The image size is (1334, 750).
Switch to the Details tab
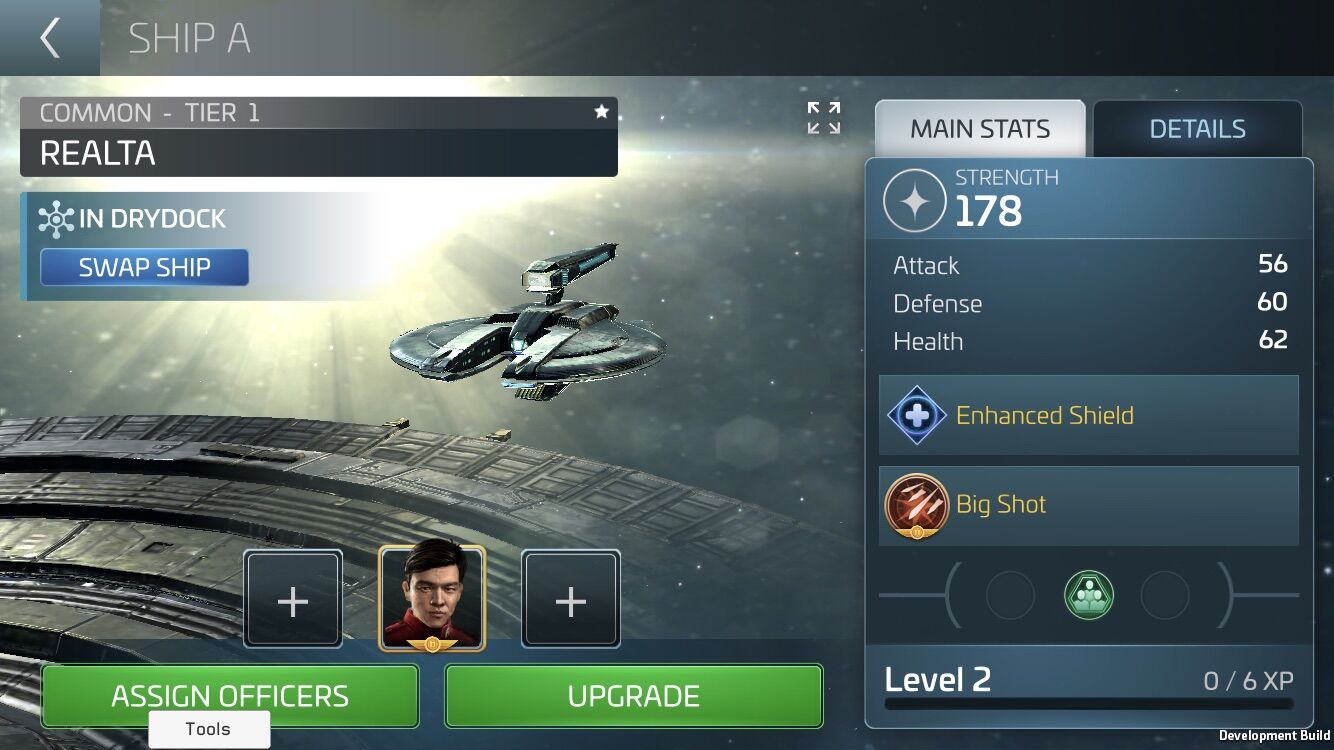1197,129
